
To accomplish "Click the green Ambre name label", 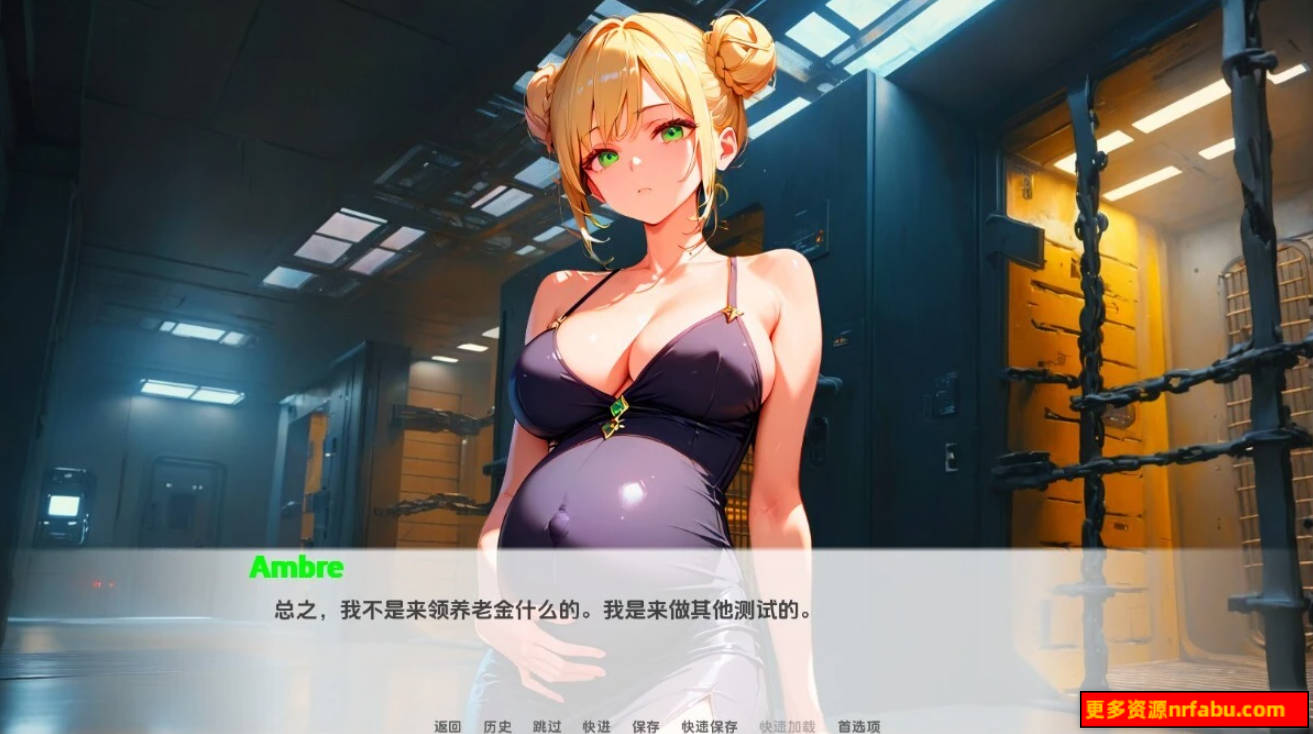I will coord(296,567).
